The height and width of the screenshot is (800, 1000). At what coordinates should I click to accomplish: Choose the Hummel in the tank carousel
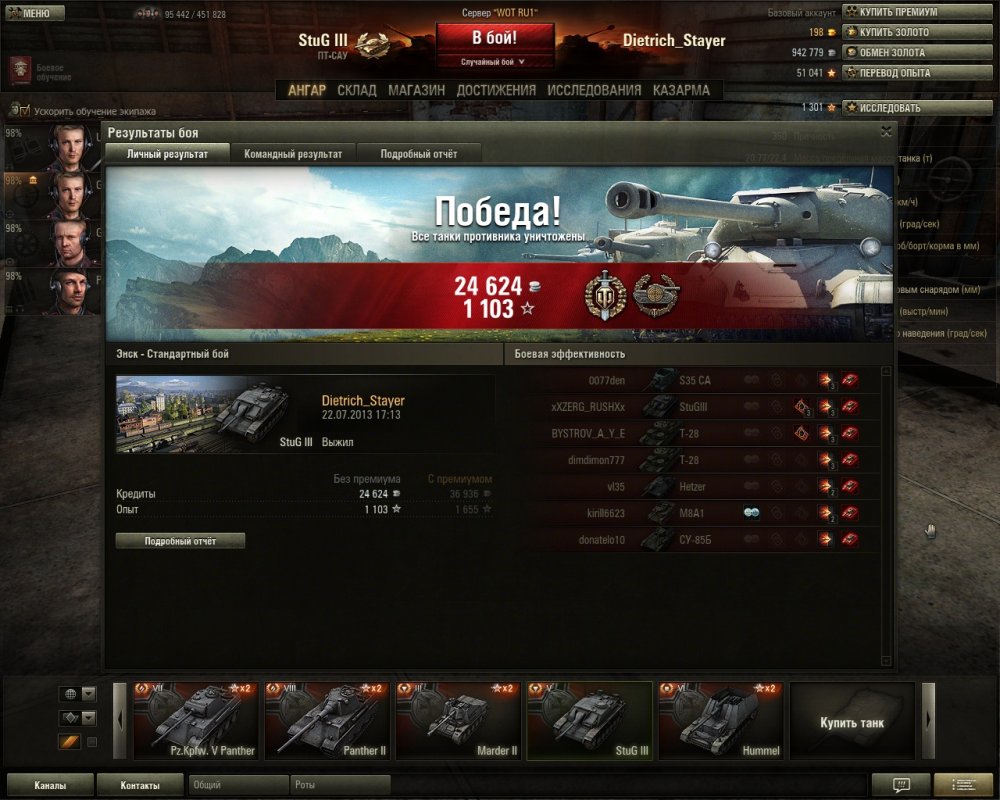720,720
